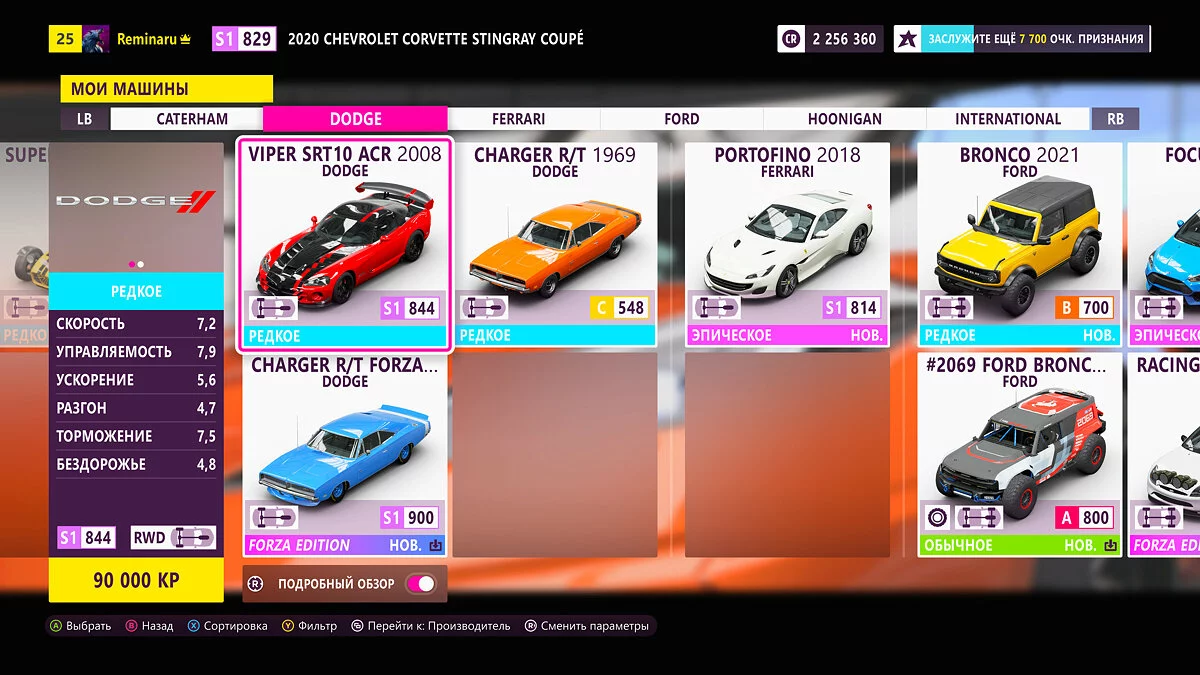The image size is (1200, 675).
Task: Choose the orange Charger R/T 1969 card
Action: 555,244
